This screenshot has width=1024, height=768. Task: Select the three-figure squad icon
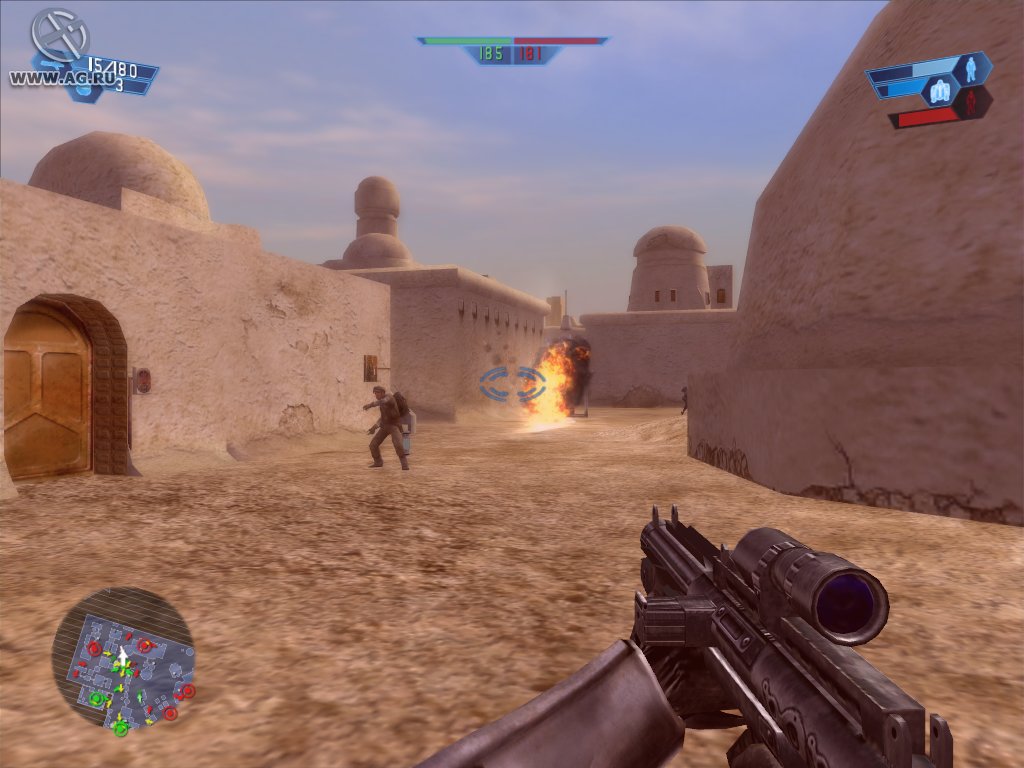(x=940, y=92)
